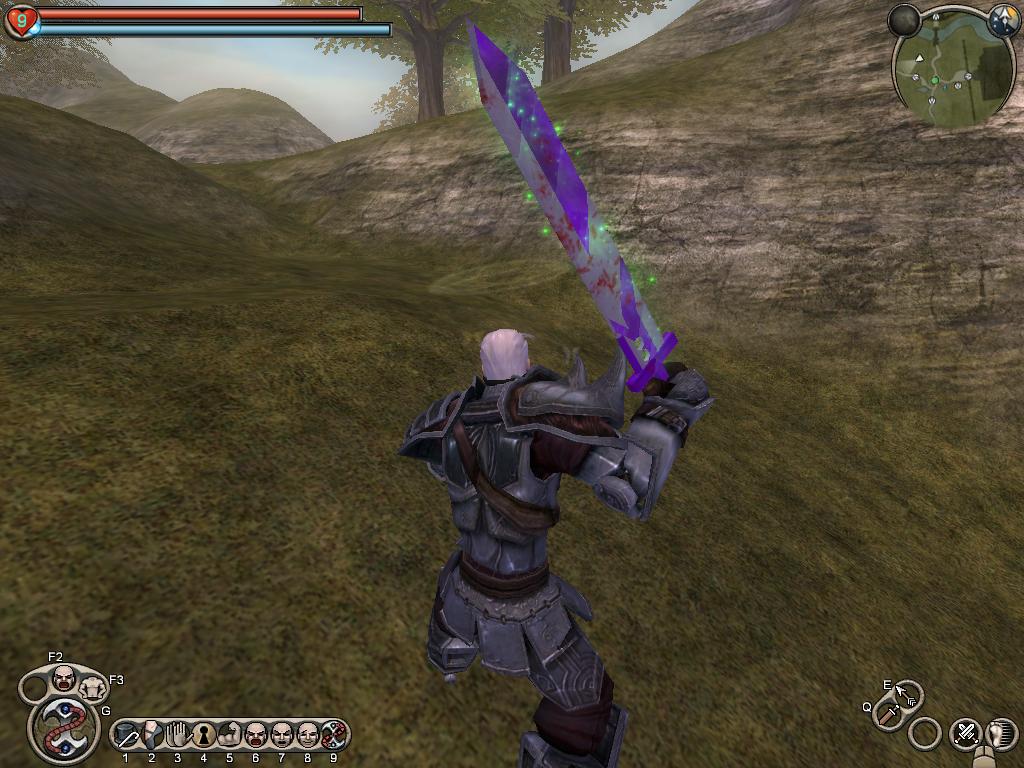Click the keyhole icon in the hotbar
Screen dimensions: 1024x768
[204, 736]
